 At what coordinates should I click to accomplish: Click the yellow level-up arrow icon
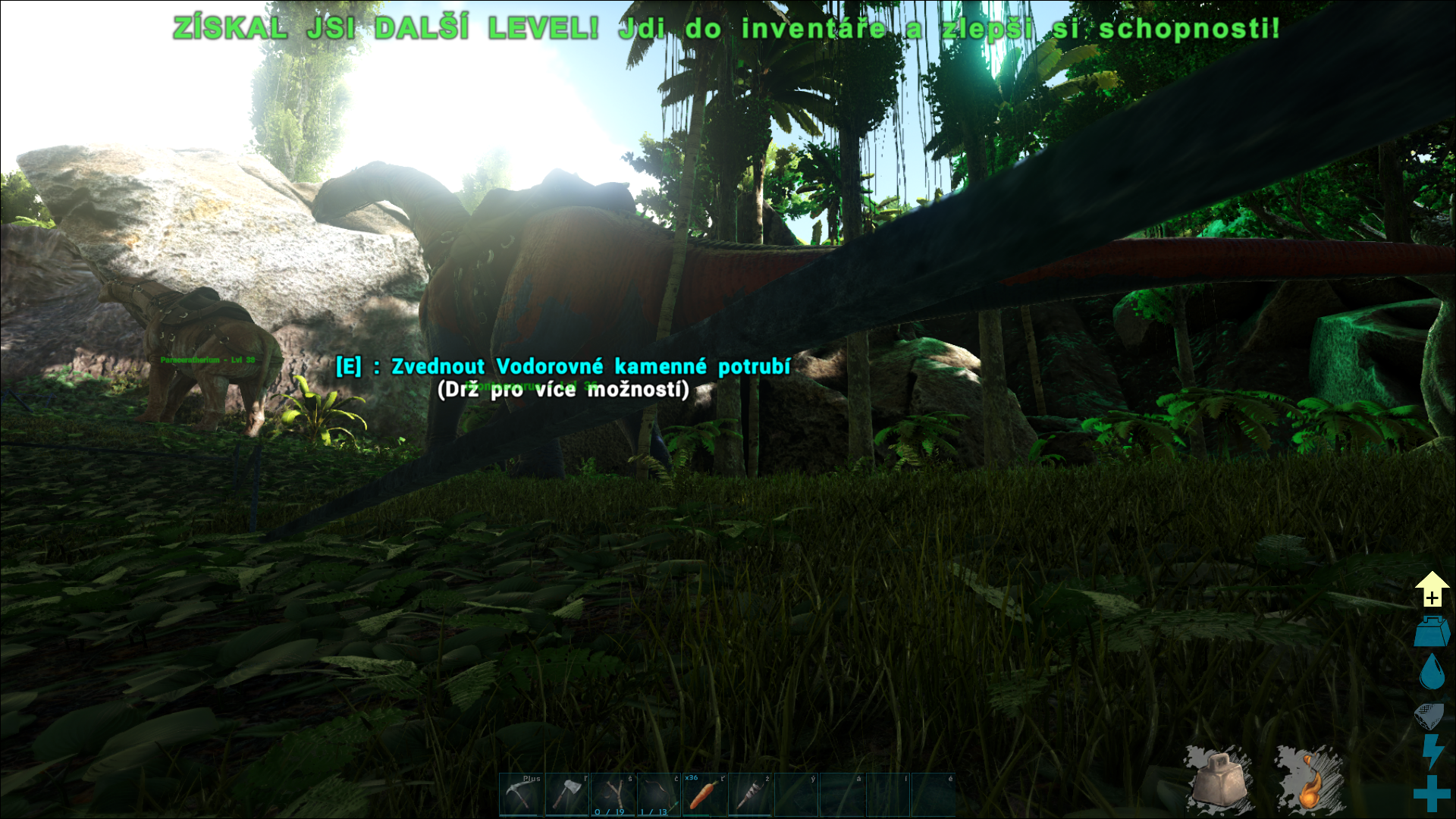click(x=1432, y=589)
